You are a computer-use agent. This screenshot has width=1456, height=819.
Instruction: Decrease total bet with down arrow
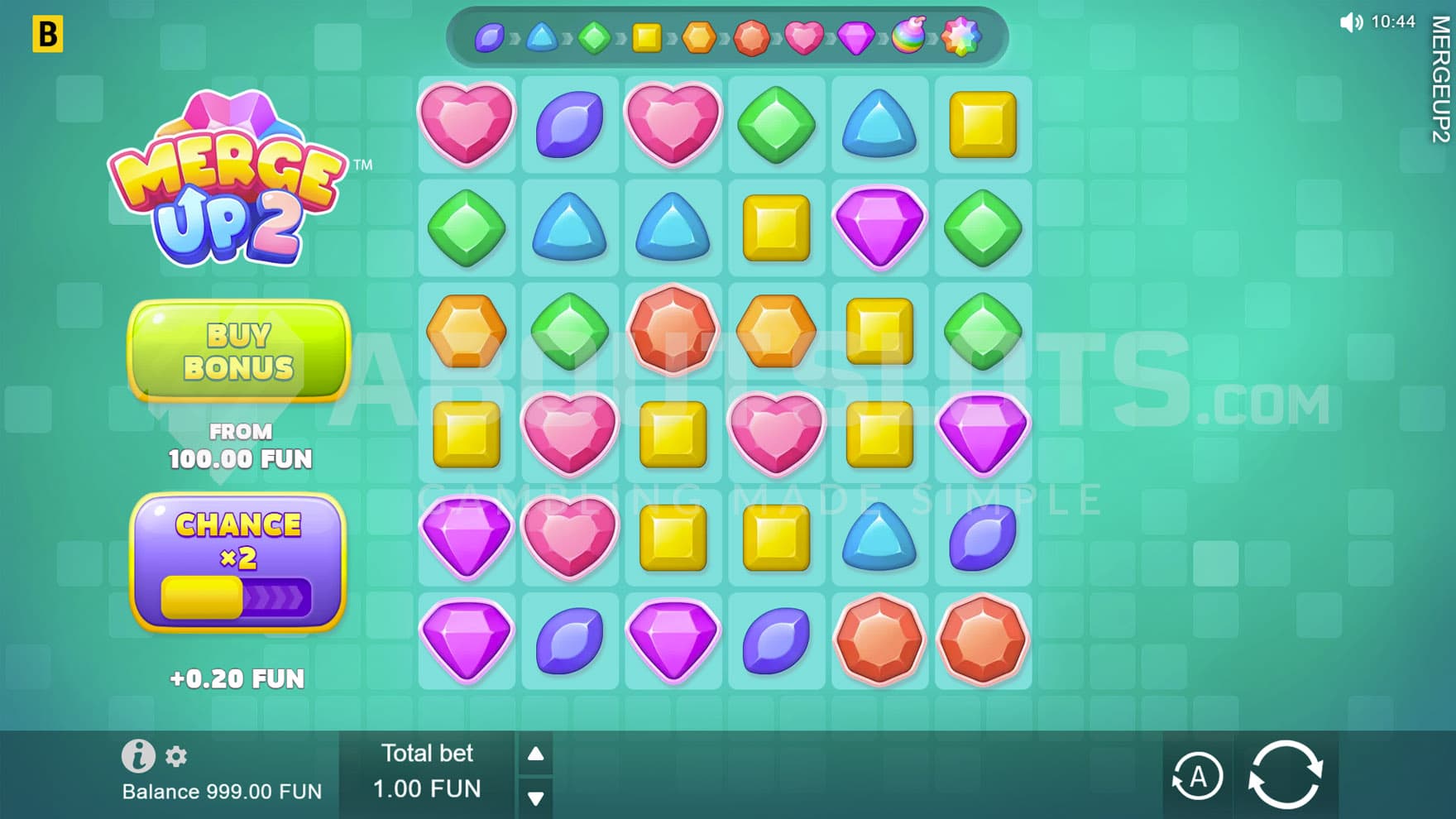coord(536,798)
